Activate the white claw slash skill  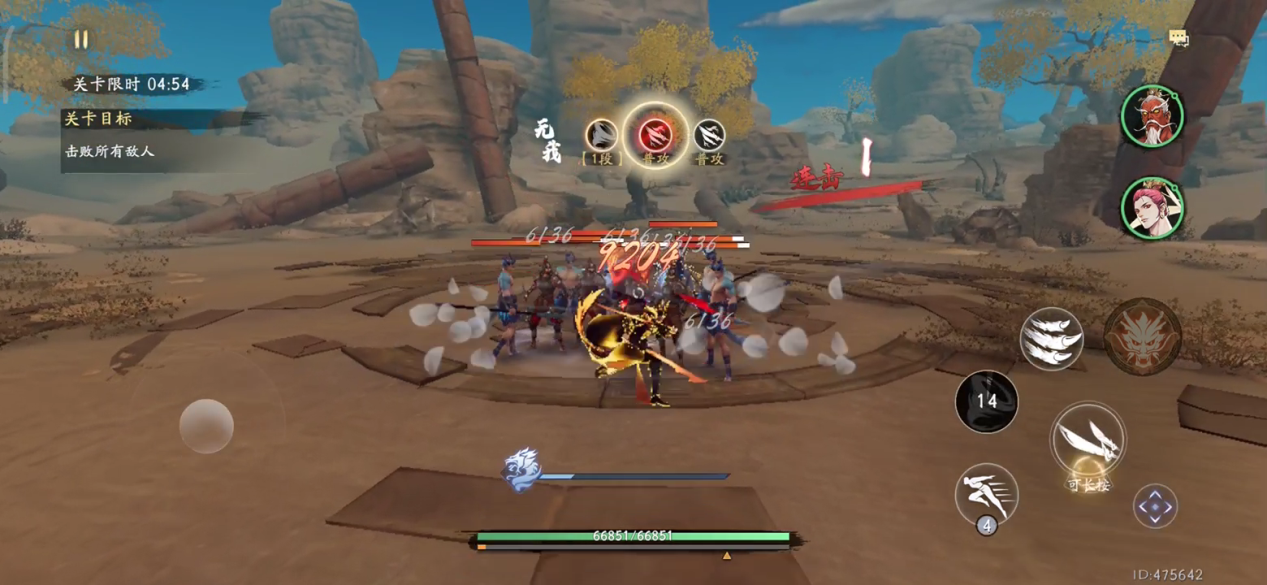[x=1051, y=339]
